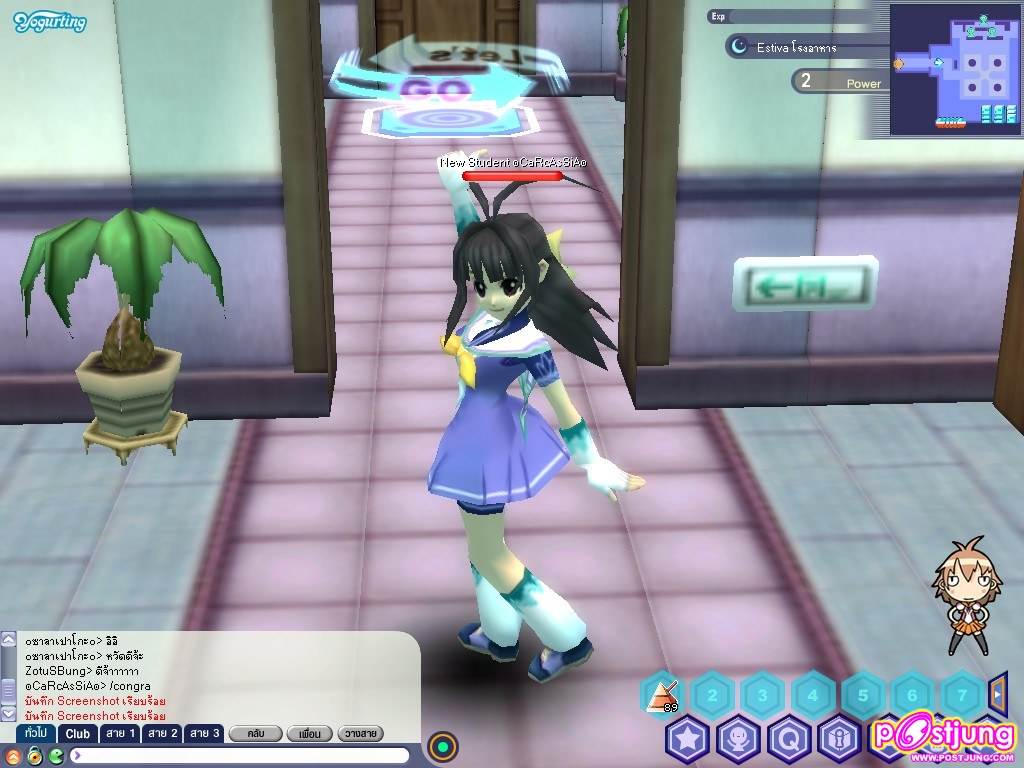Click the minimap in the corner

click(x=954, y=68)
